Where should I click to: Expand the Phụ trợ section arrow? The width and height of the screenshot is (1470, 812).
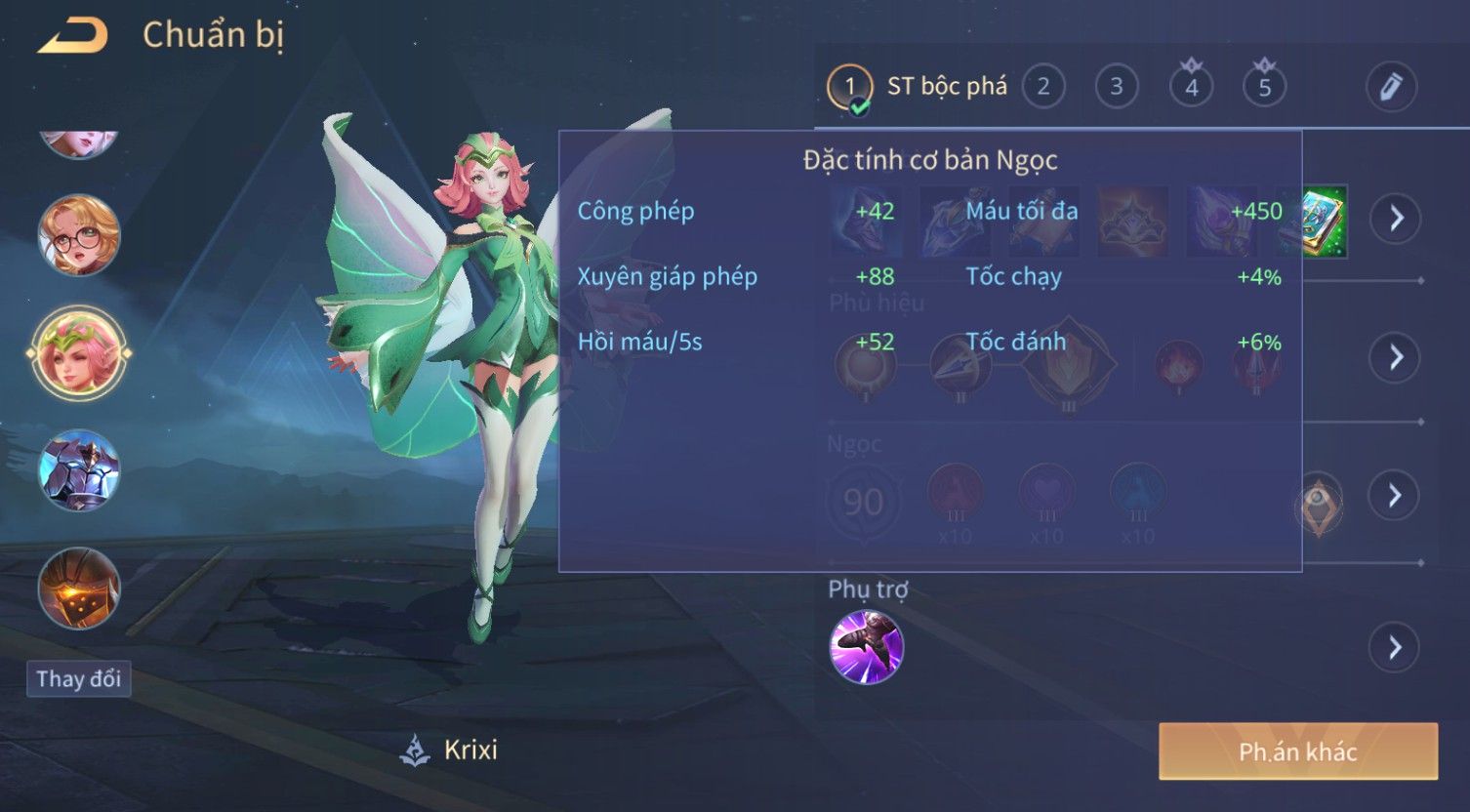(x=1395, y=646)
